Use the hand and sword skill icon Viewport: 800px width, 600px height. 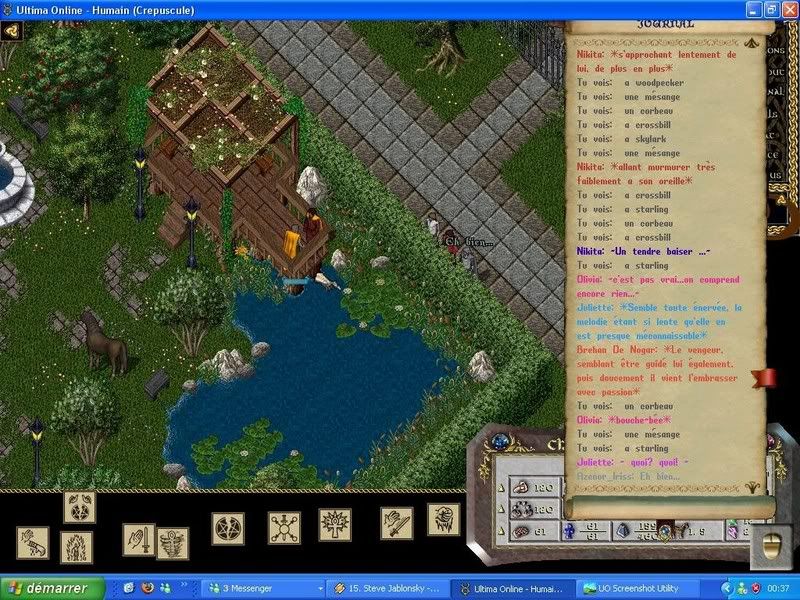pyautogui.click(x=138, y=539)
